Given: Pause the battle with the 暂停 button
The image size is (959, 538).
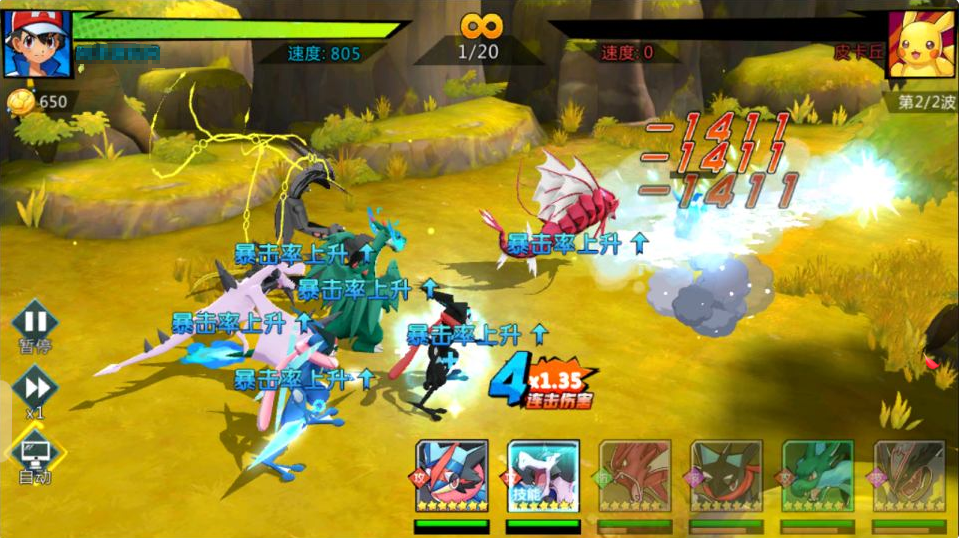Looking at the screenshot, I should (35, 323).
